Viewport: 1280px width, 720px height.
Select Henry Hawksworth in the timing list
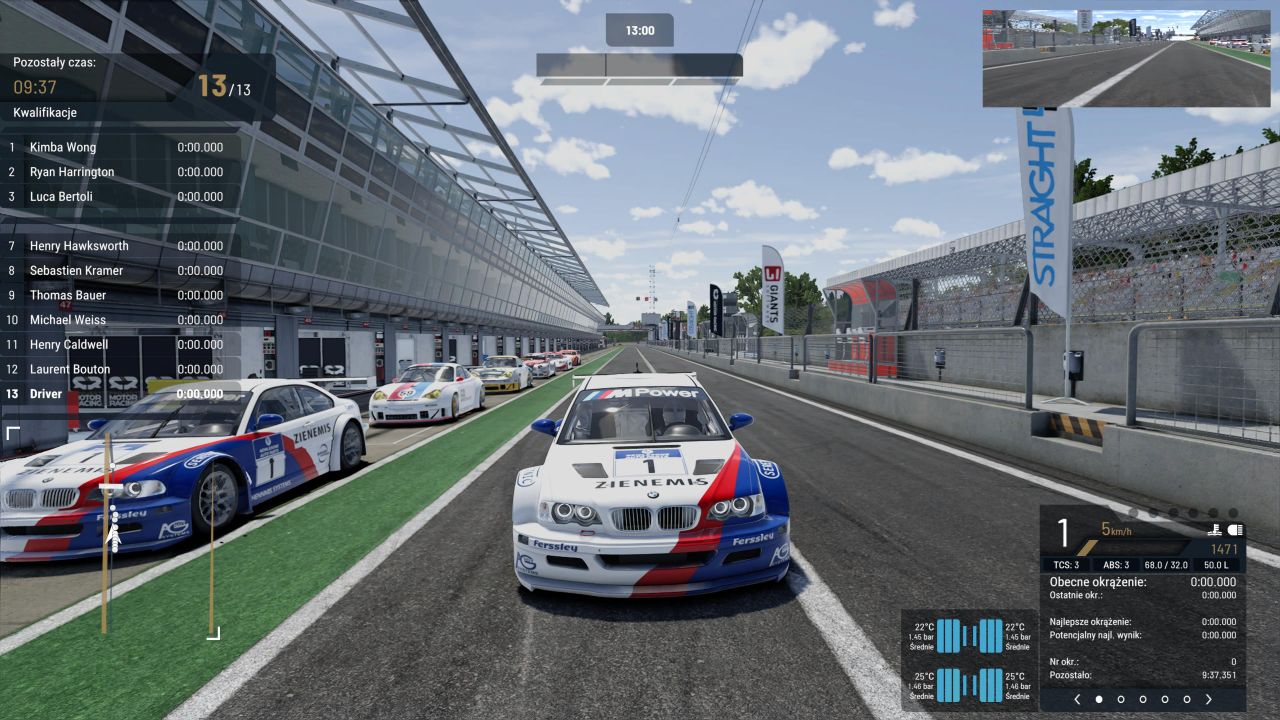pyautogui.click(x=116, y=246)
